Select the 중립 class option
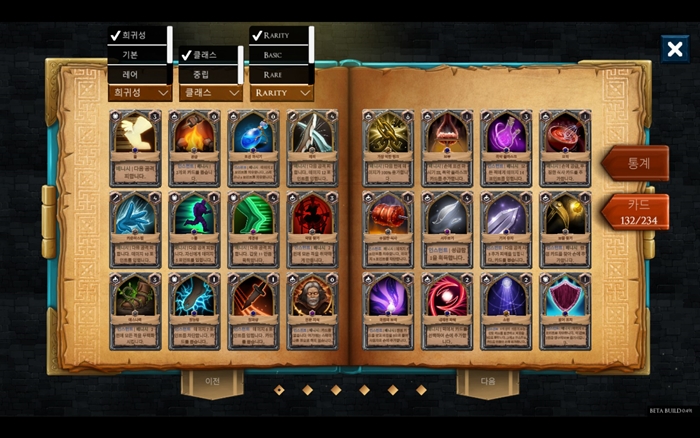700x438 pixels. pos(207,74)
